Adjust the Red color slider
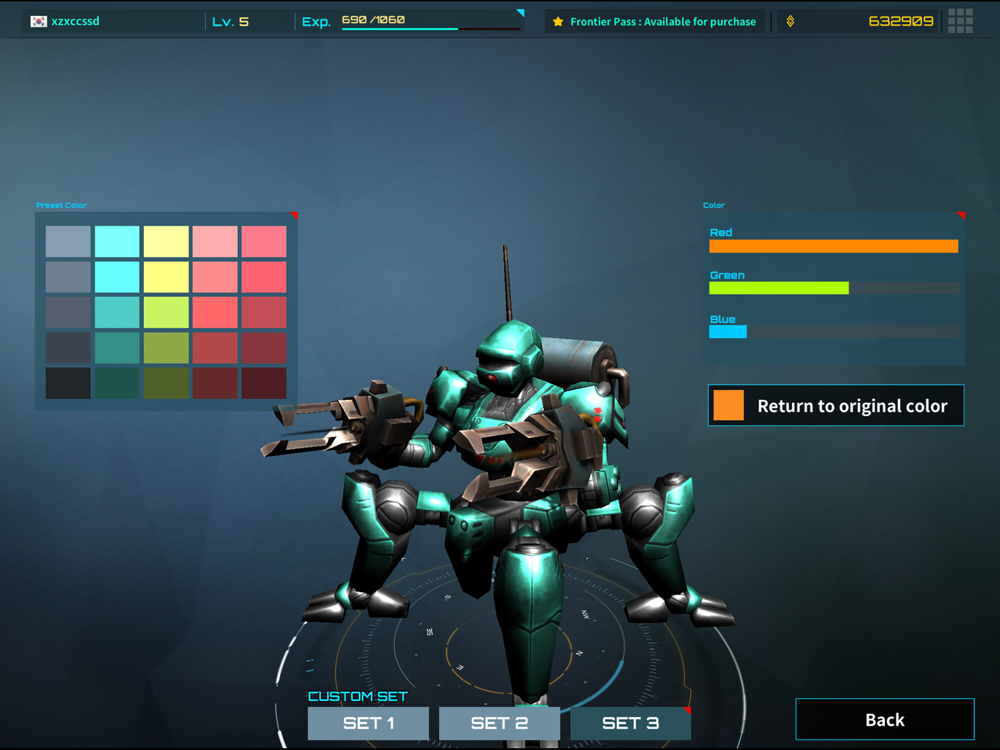Viewport: 1000px width, 750px height. [833, 246]
